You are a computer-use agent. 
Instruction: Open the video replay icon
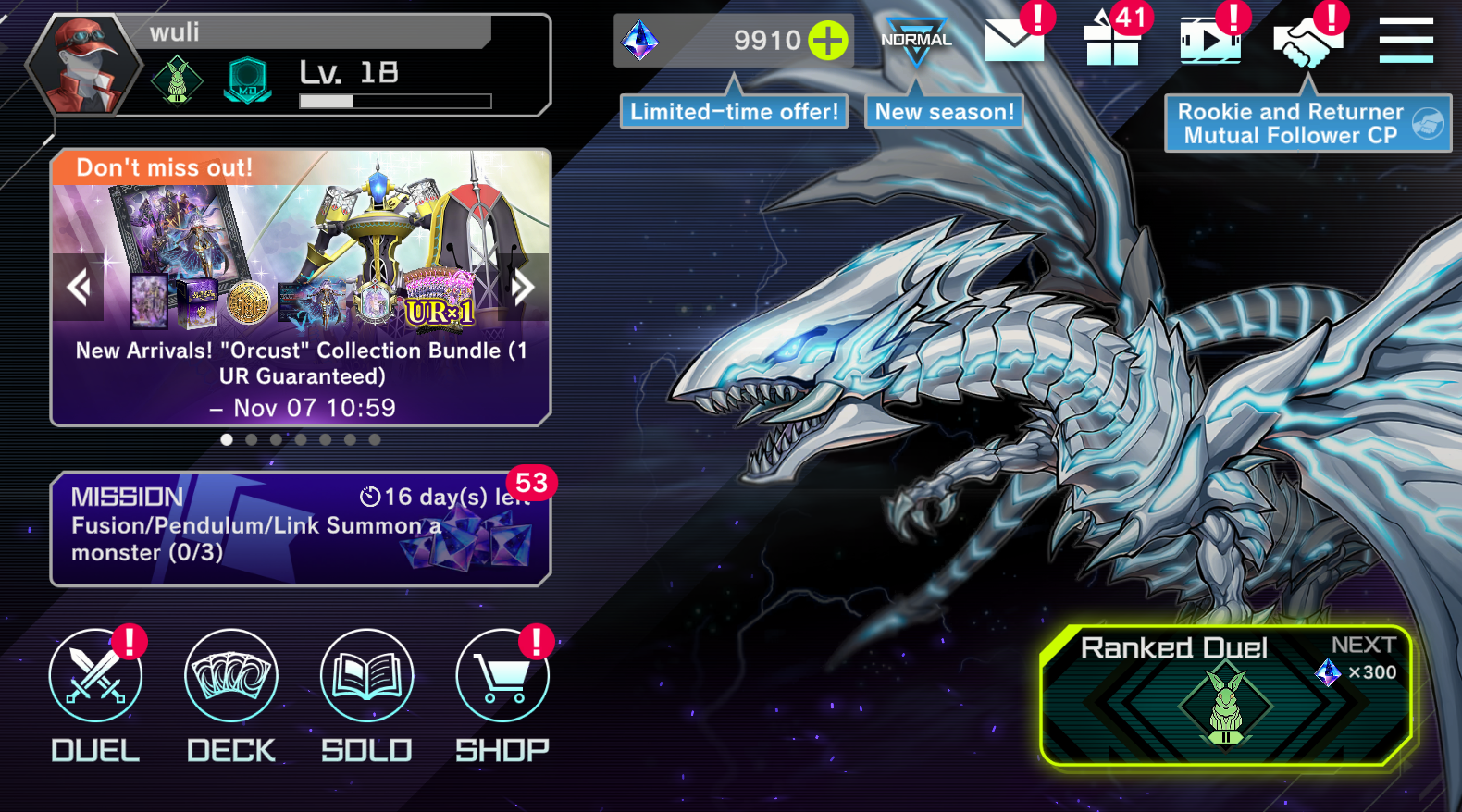pyautogui.click(x=1209, y=41)
